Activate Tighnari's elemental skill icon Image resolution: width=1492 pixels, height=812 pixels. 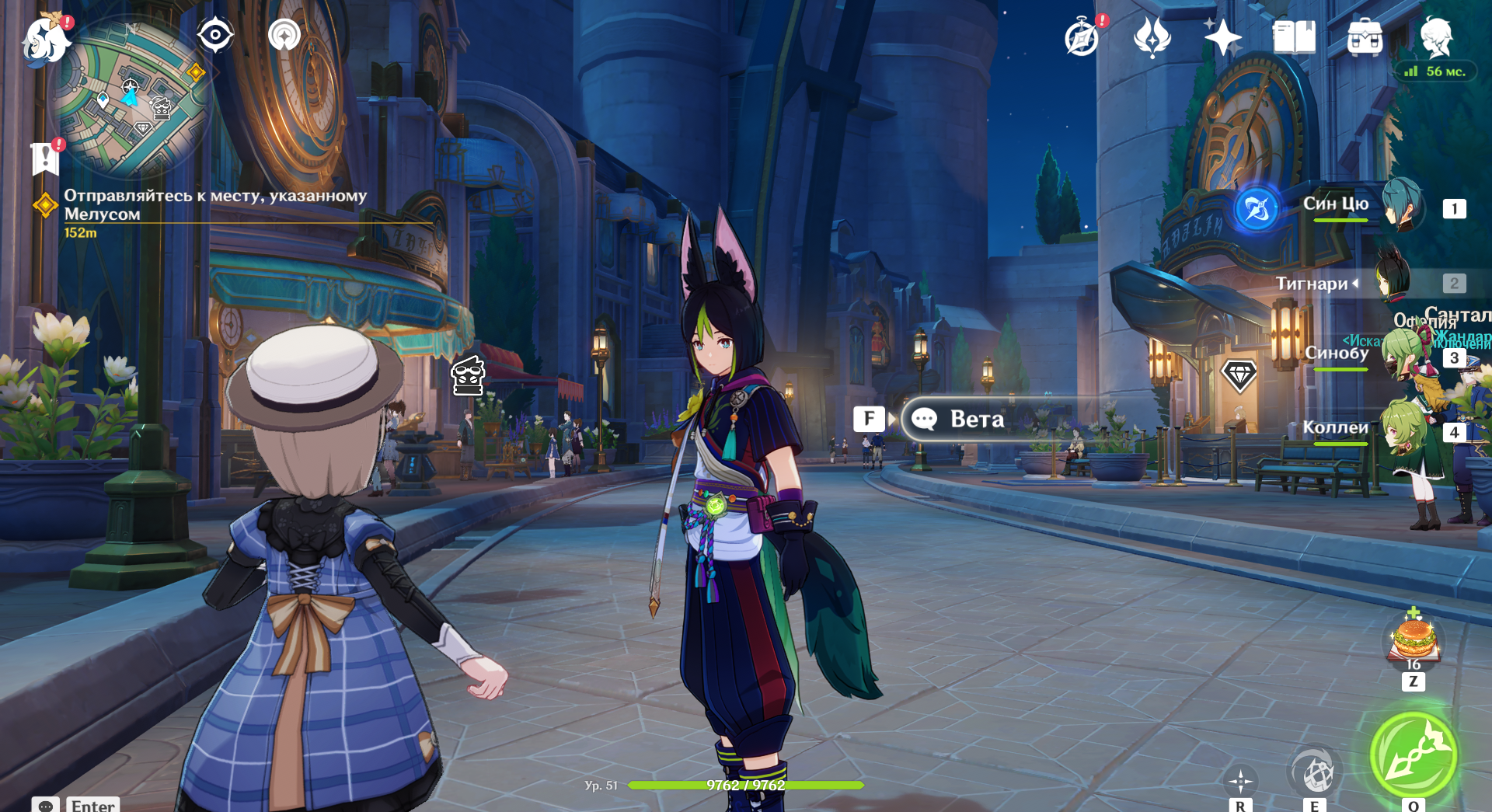click(x=1314, y=772)
